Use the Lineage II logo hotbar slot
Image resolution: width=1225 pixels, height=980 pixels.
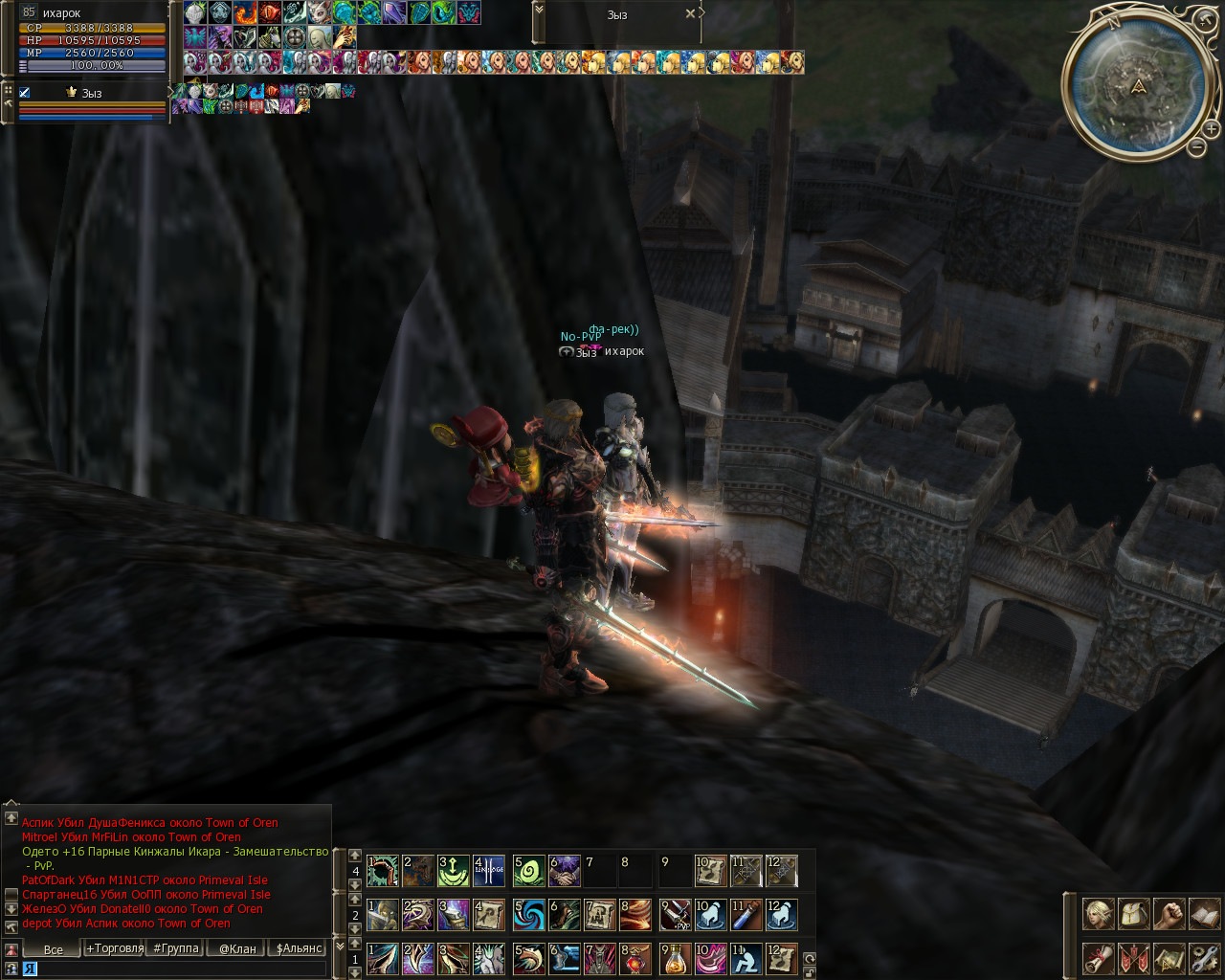[488, 871]
